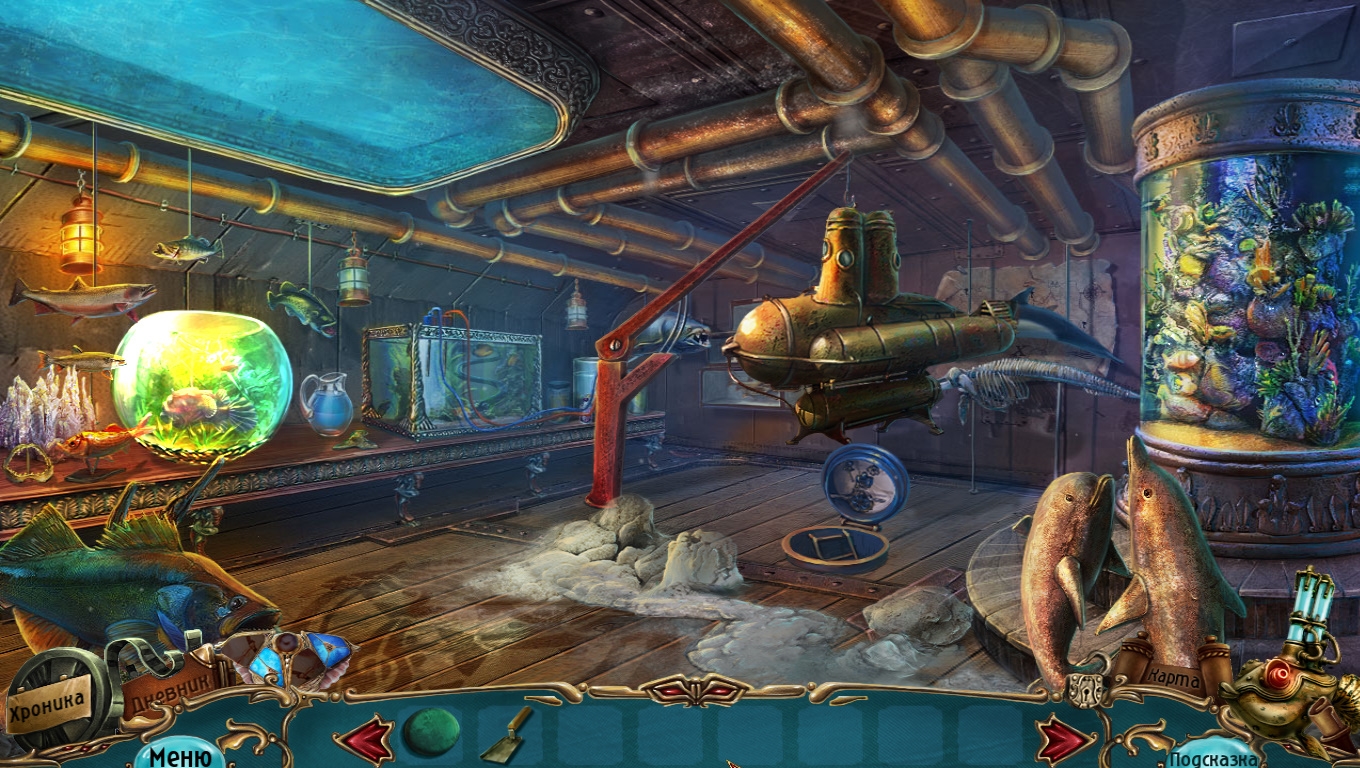Click the right red inventory arrow
The height and width of the screenshot is (768, 1360).
coord(1064,740)
